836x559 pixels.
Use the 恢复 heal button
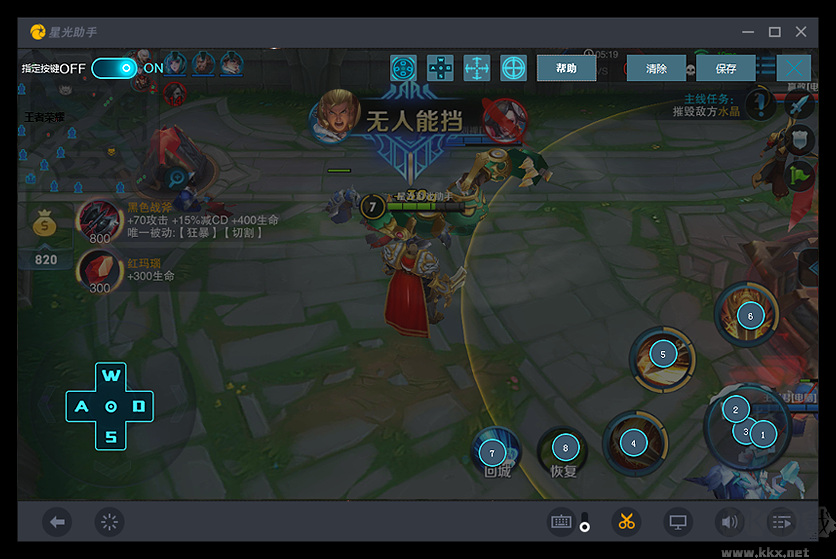click(565, 449)
